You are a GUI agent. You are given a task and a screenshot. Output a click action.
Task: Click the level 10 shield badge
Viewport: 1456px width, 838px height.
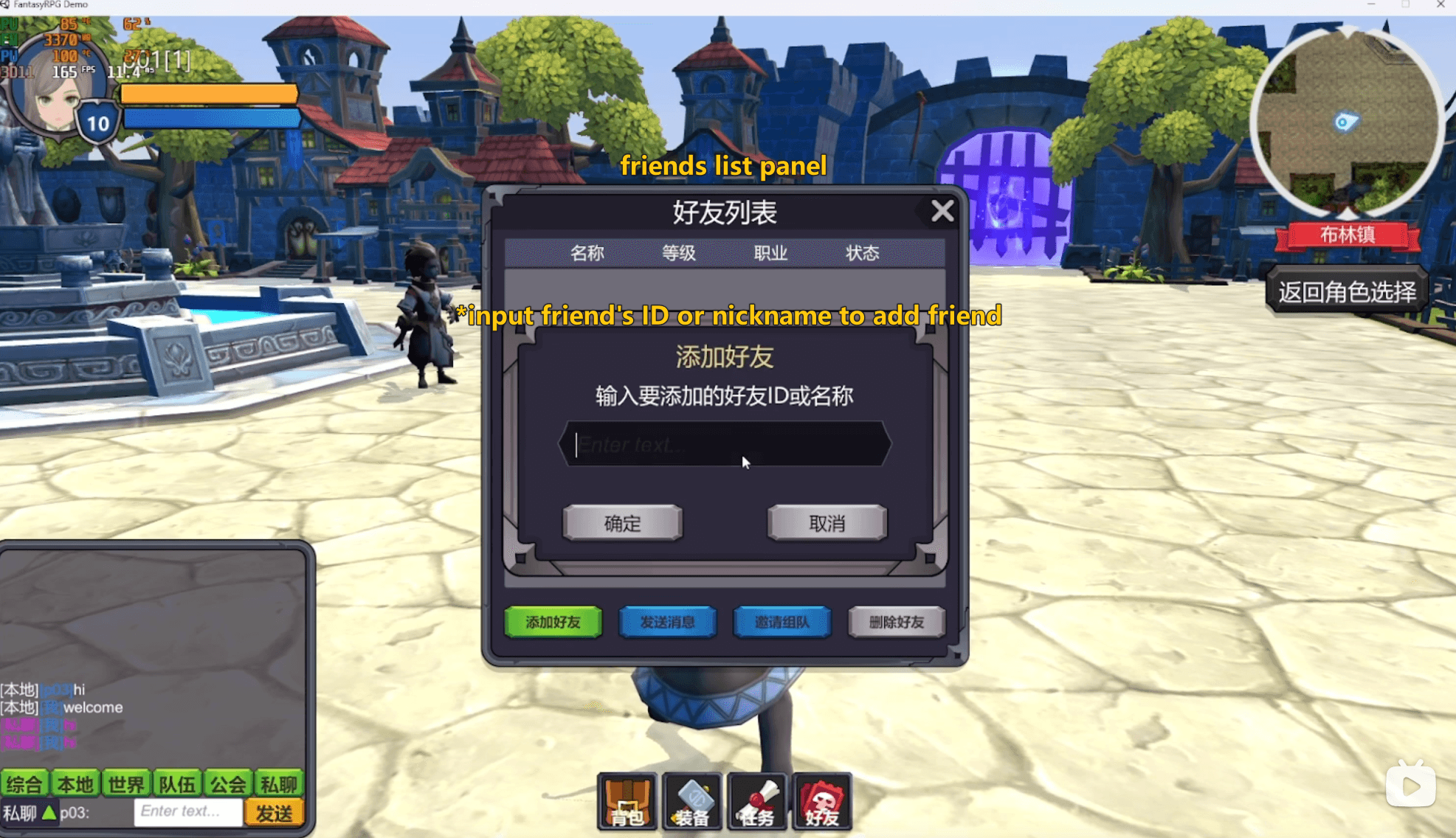(x=96, y=122)
